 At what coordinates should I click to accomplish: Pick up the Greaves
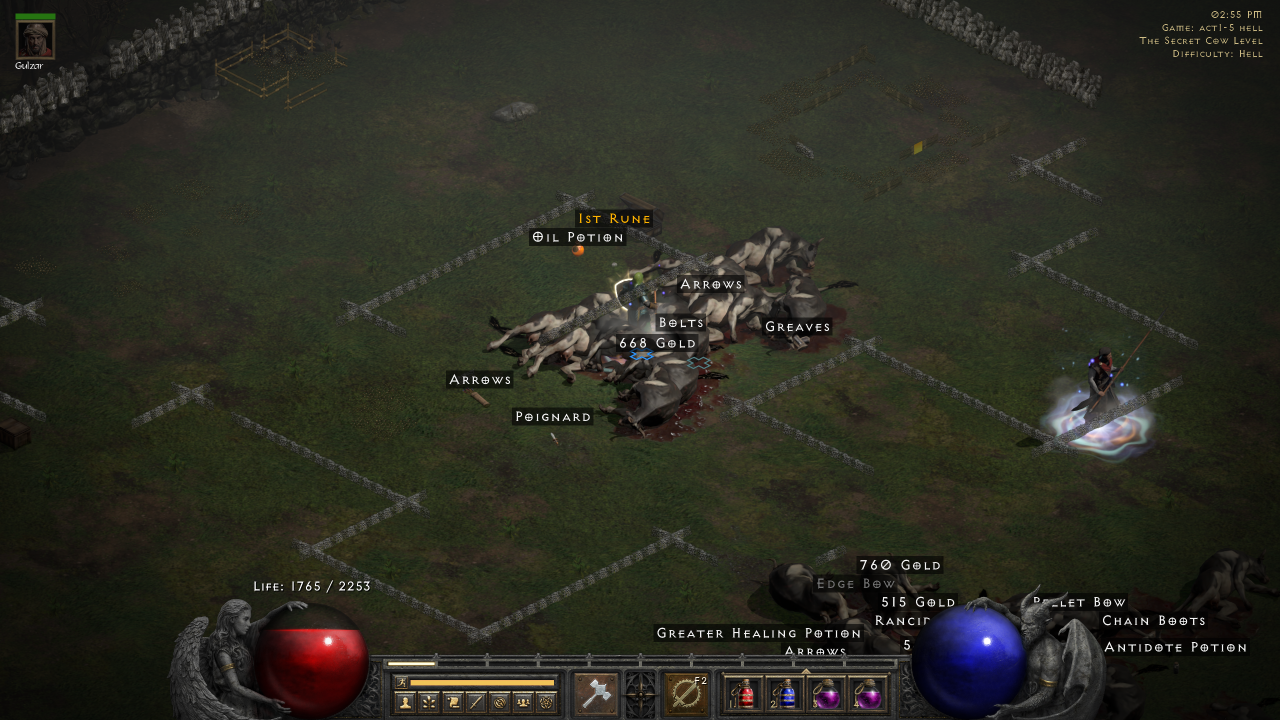click(797, 326)
